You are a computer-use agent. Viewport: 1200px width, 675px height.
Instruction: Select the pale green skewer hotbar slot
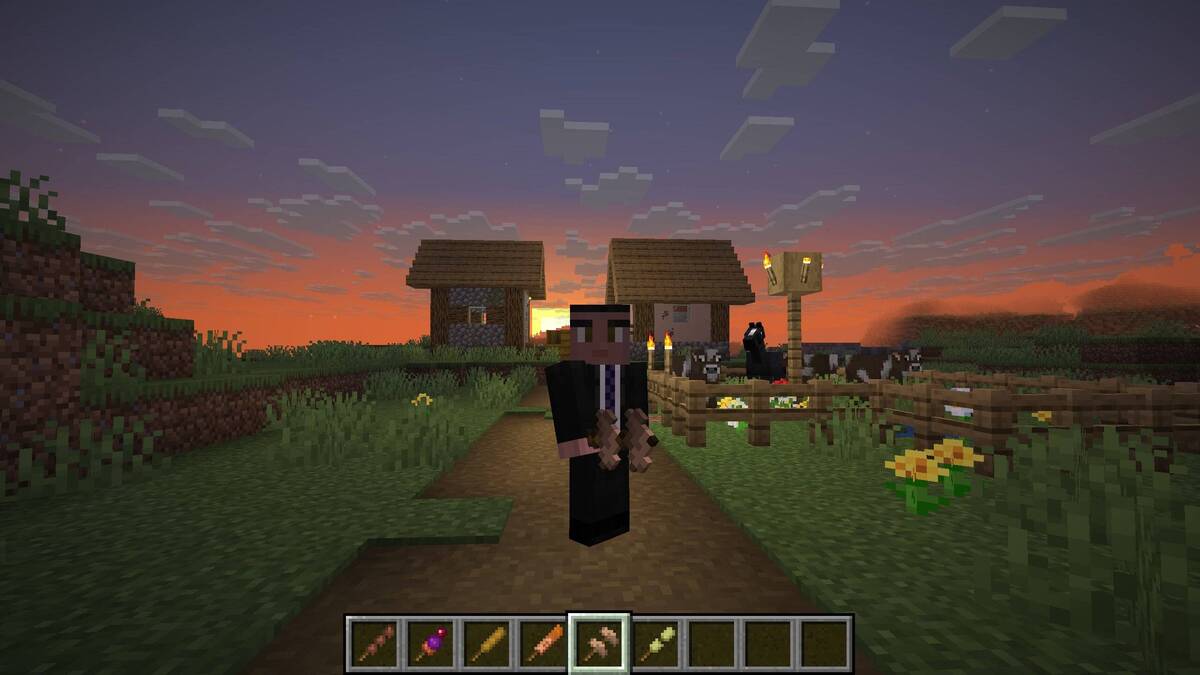655,642
